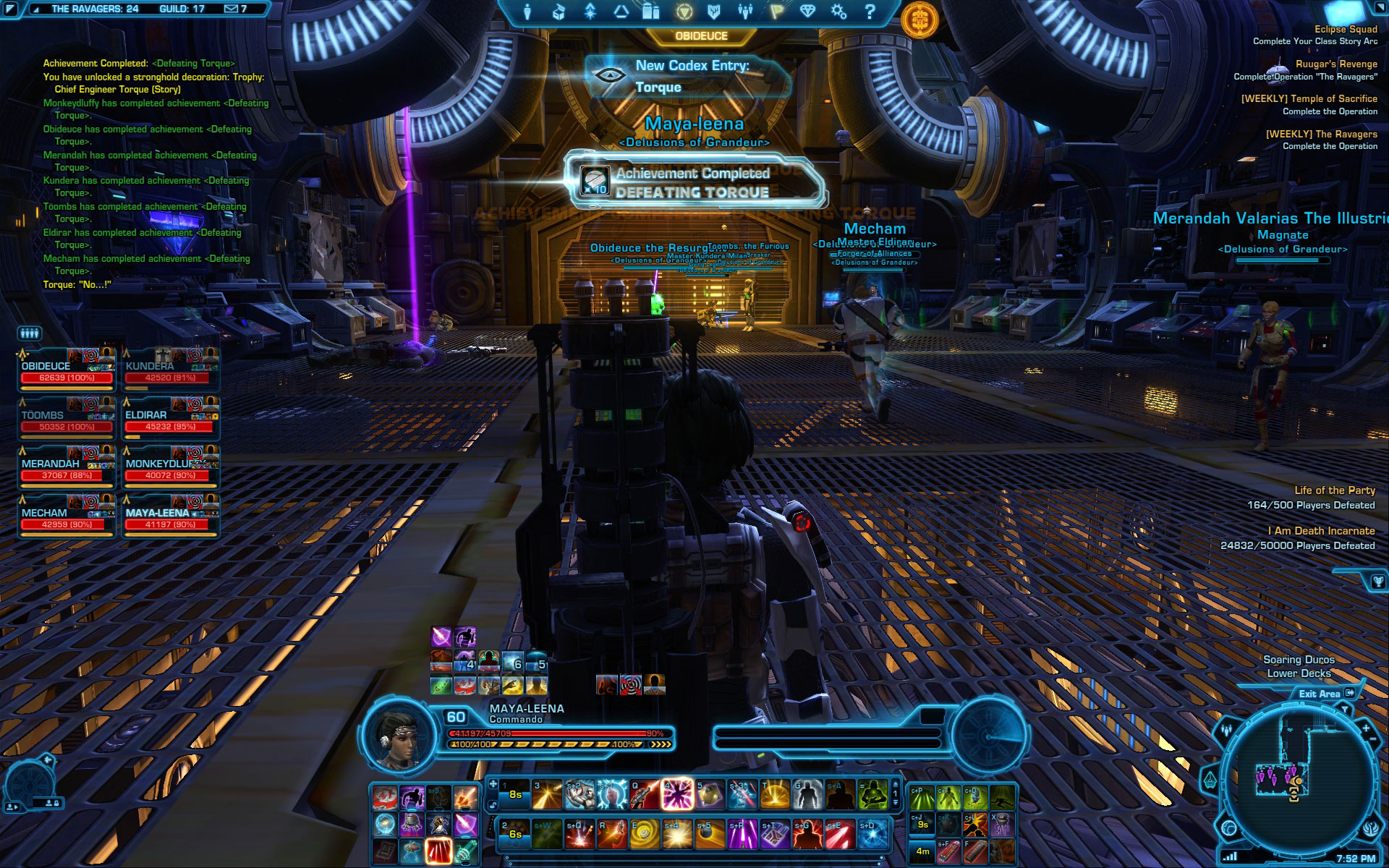
Task: Activate the yellow dome ability bound to T
Action: tap(774, 795)
